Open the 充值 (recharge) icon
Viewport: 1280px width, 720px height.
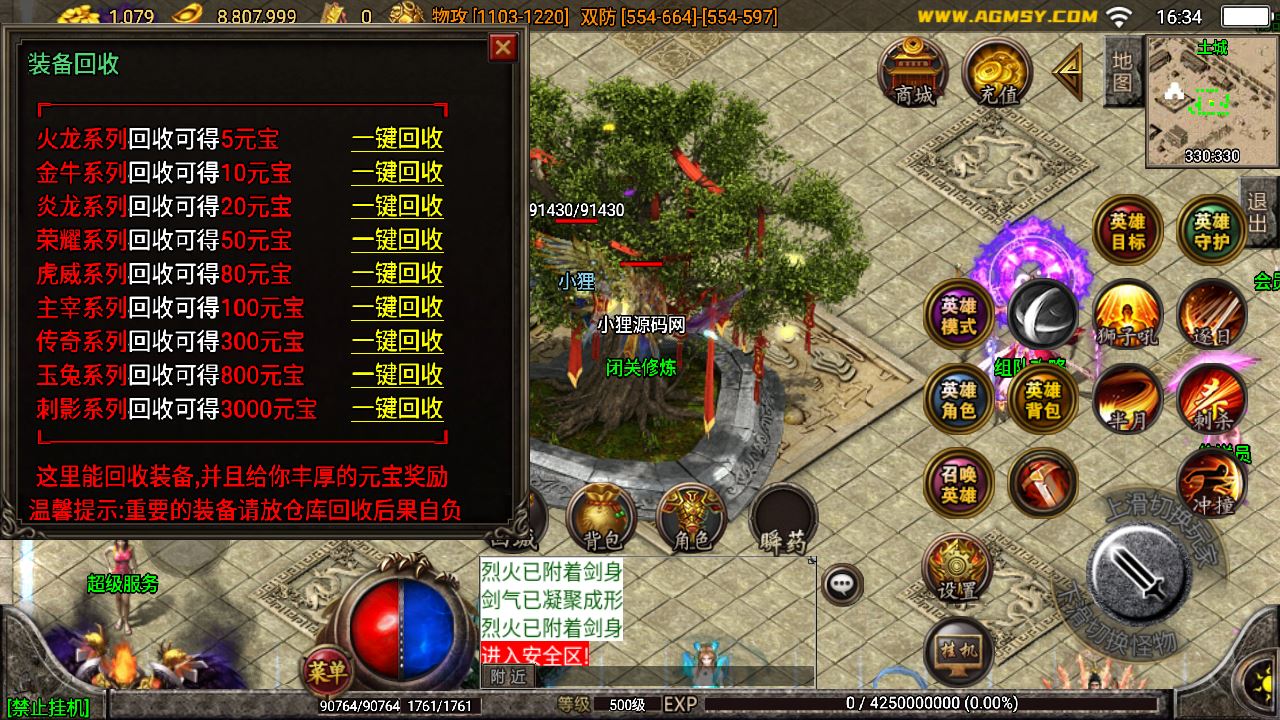coord(996,72)
